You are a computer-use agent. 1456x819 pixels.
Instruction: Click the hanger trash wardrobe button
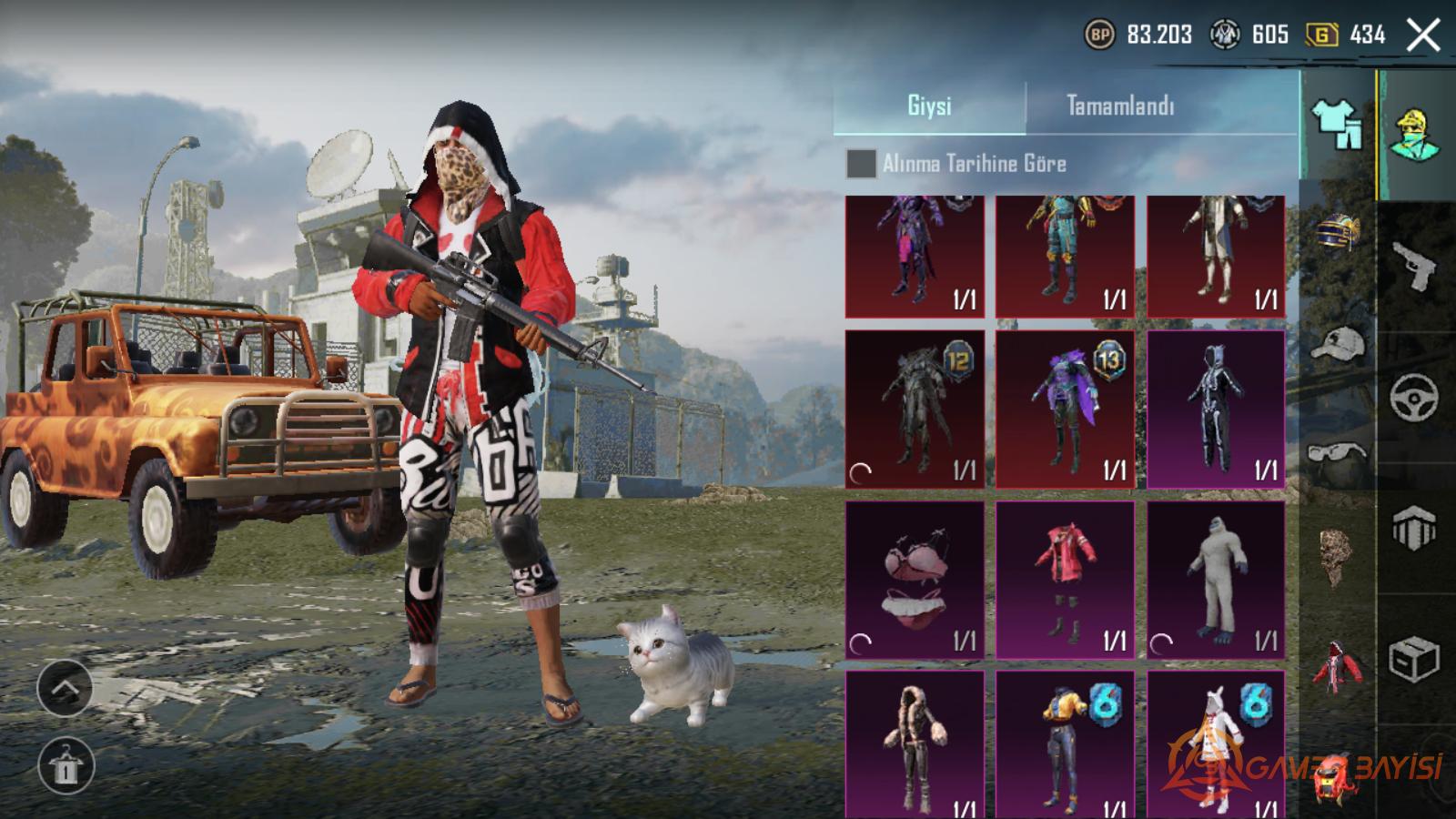(66, 765)
